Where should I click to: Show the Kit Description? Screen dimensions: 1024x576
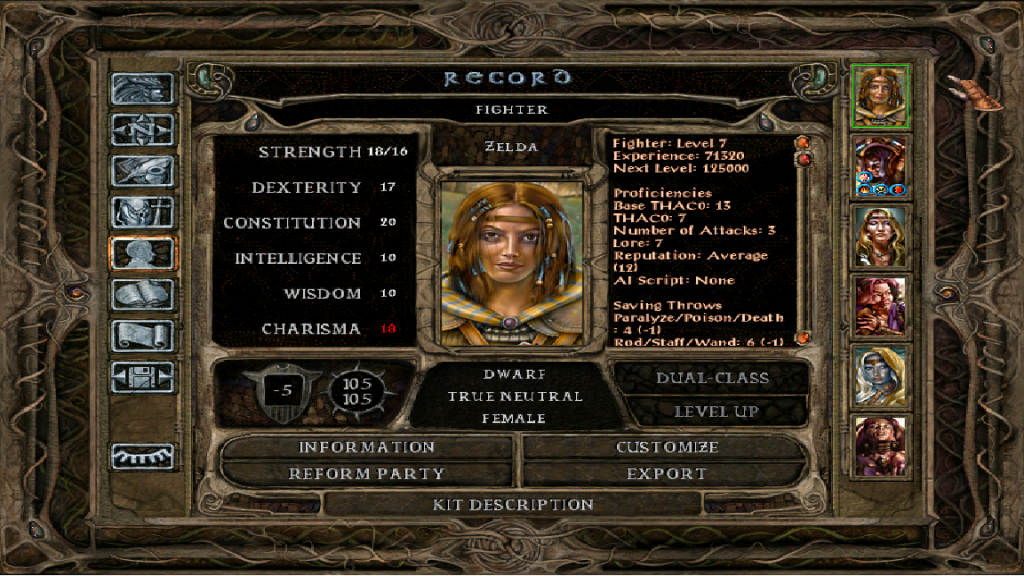pos(513,505)
